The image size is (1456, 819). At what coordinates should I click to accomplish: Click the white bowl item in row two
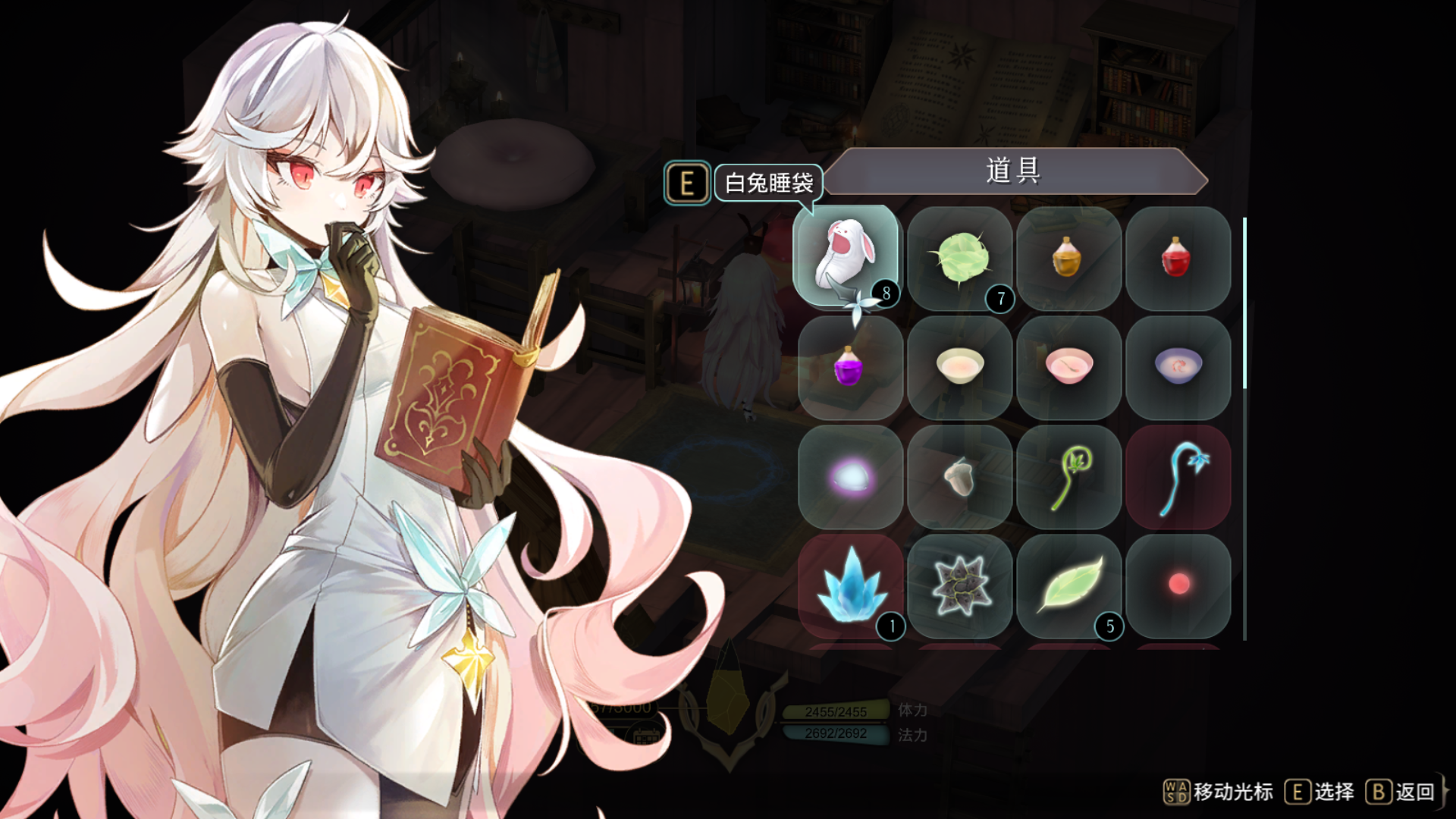[962, 368]
